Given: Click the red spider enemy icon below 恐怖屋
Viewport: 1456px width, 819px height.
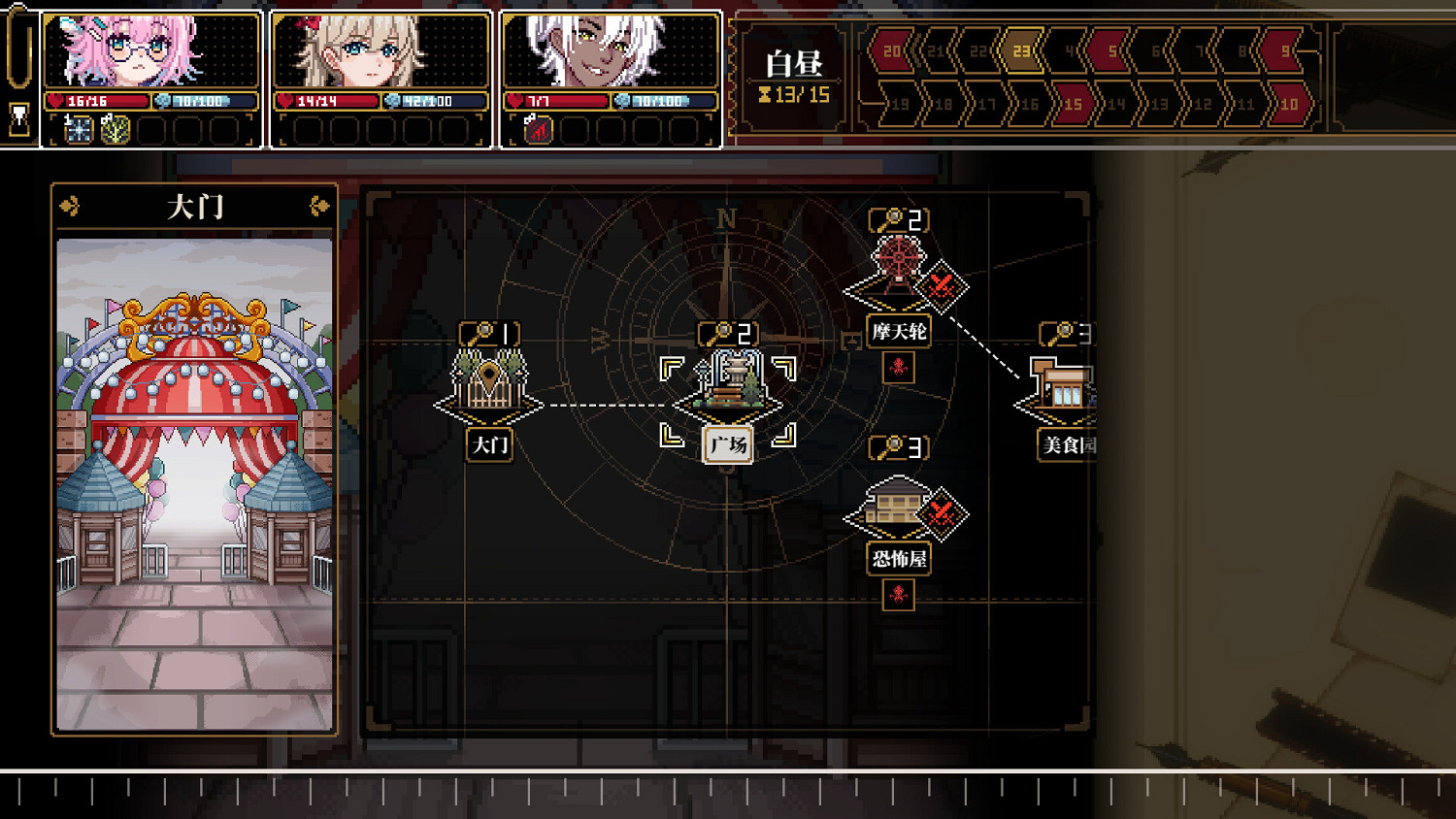Looking at the screenshot, I should click(x=899, y=595).
